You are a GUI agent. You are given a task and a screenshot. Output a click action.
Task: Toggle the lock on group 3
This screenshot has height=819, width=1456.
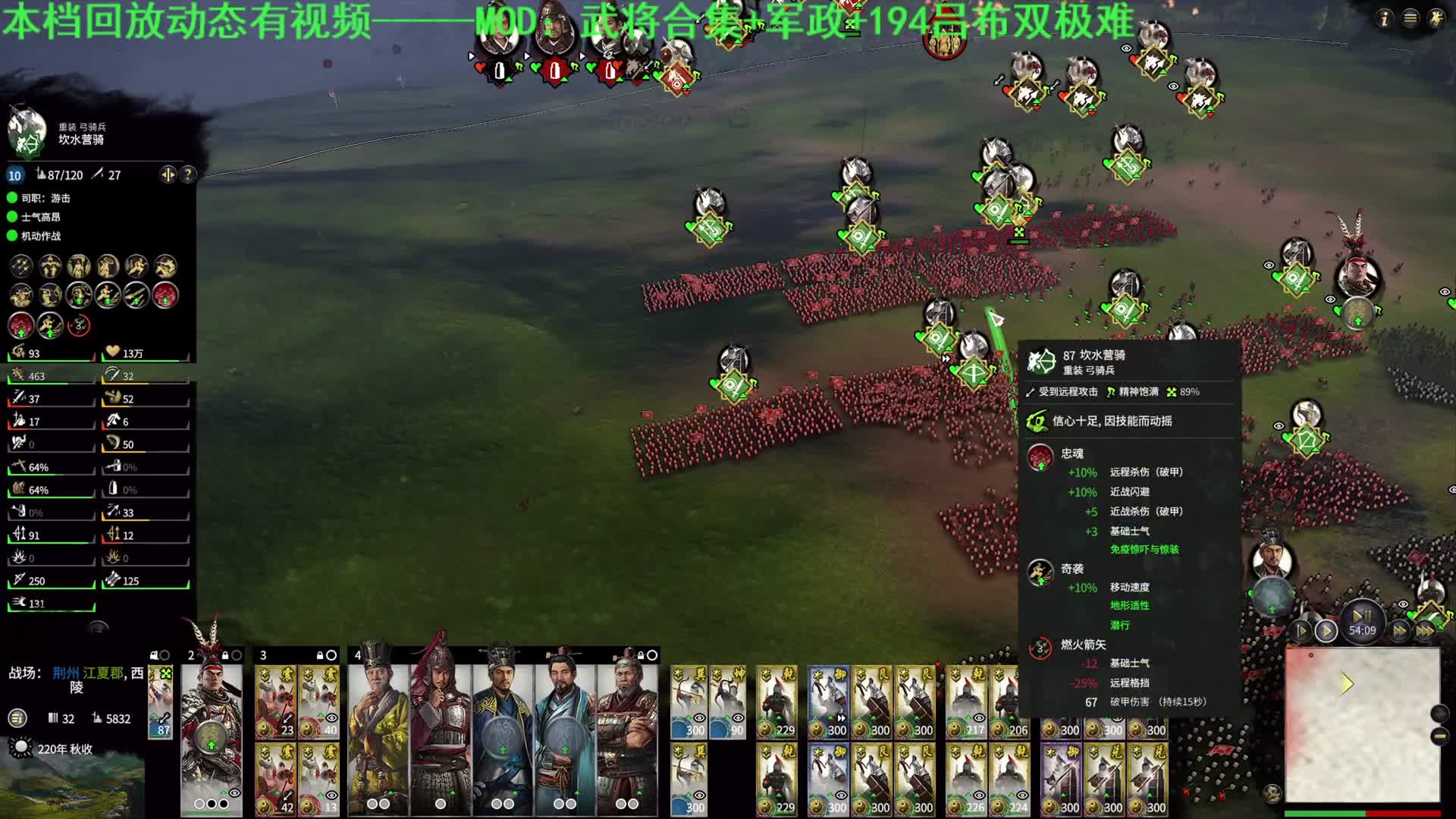coord(321,655)
